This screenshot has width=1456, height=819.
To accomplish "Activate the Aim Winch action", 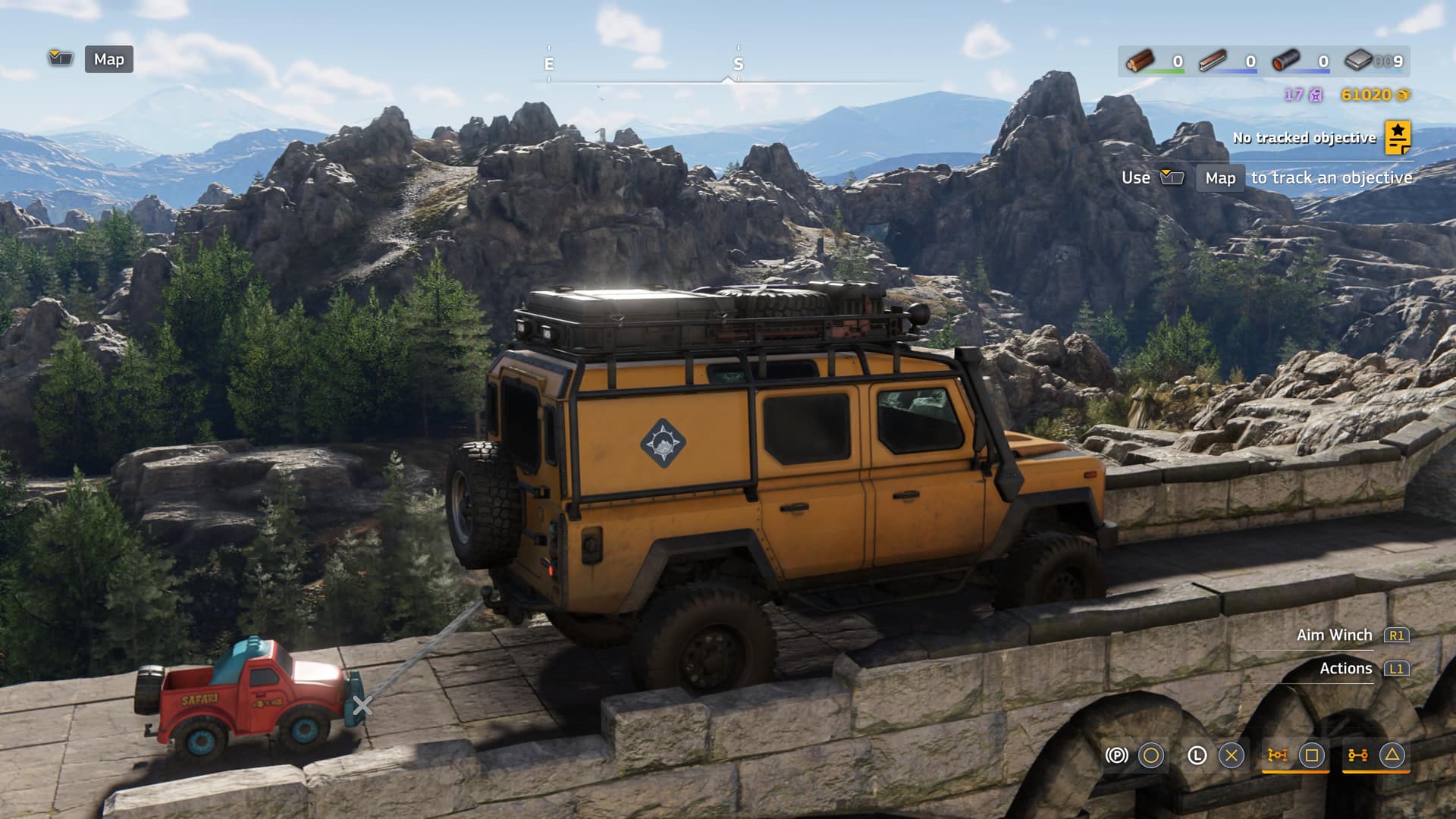I will (1335, 635).
